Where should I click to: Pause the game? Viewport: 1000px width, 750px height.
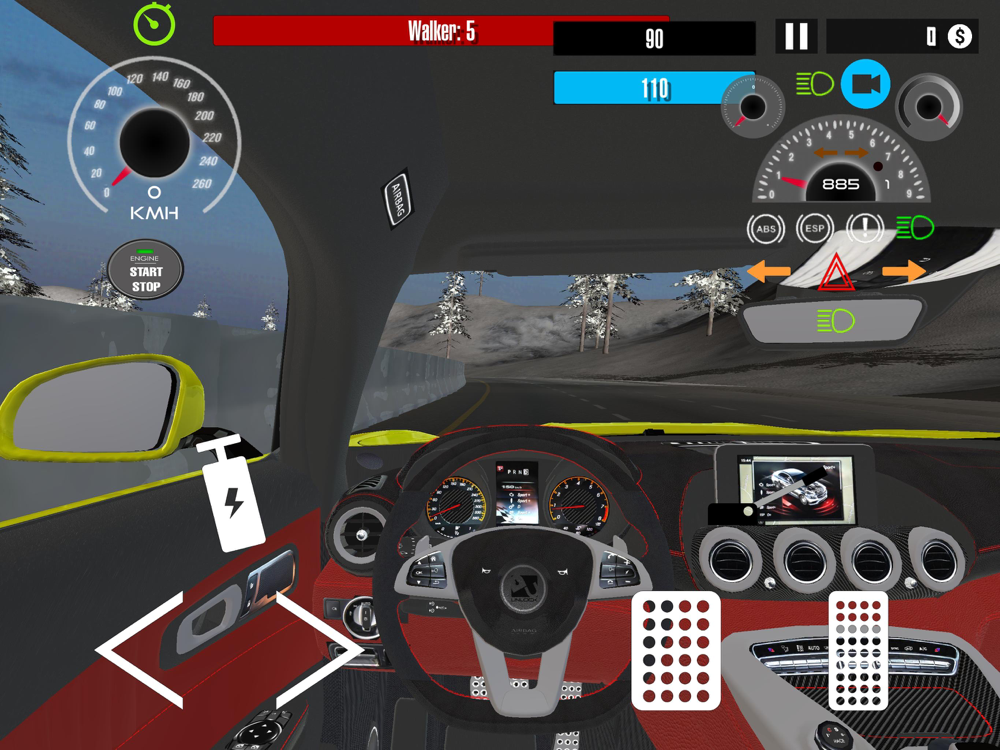(x=796, y=37)
